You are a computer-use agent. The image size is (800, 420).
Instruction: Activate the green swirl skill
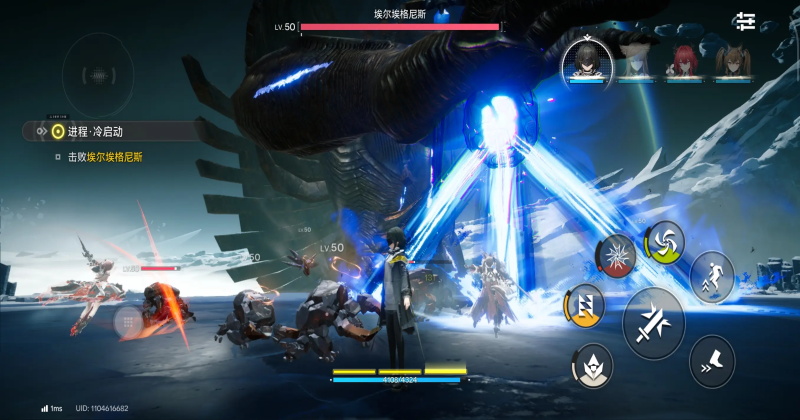663,239
